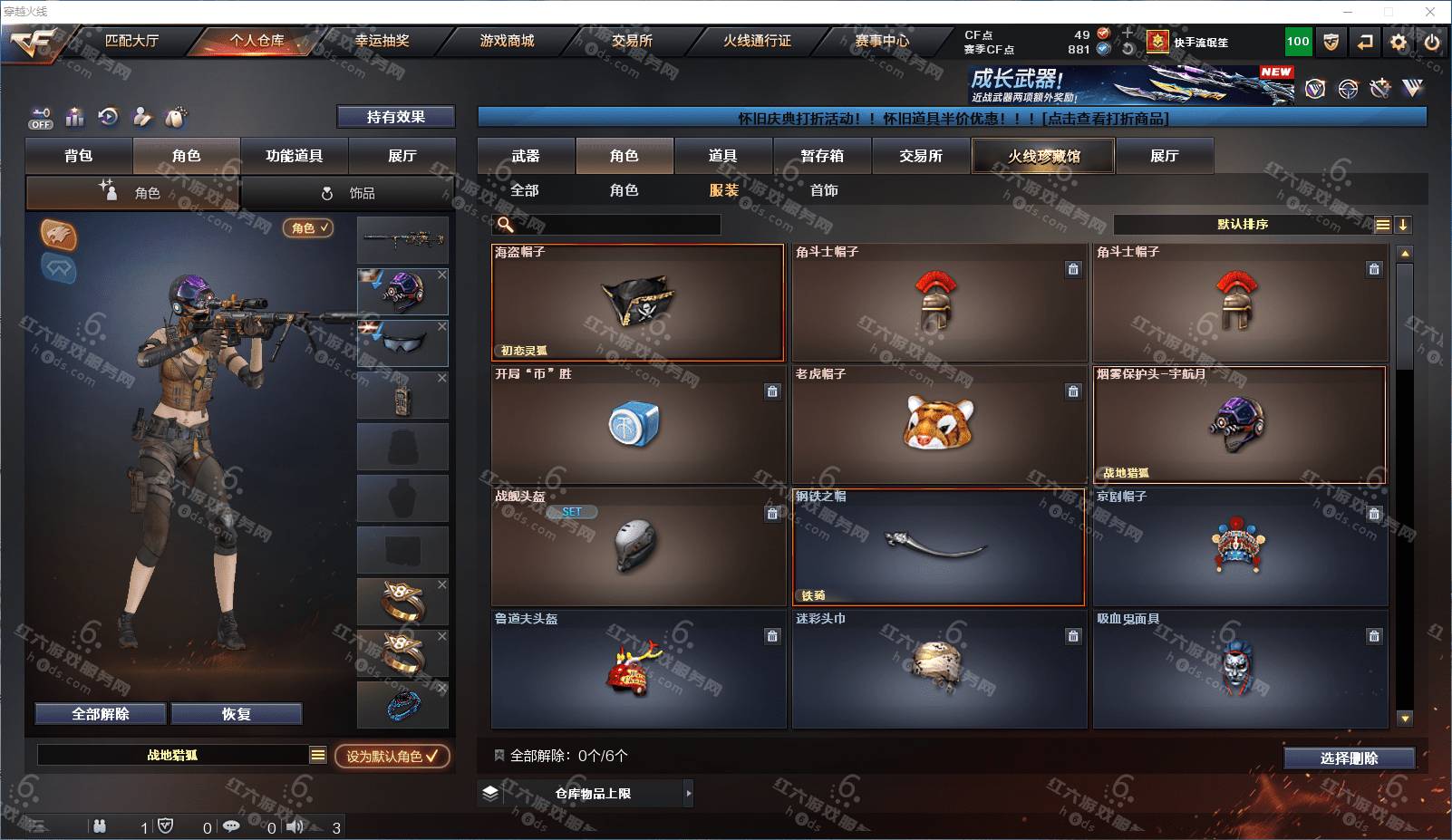The width and height of the screenshot is (1452, 840).
Task: Select the 饰品 accessories sub-tab
Action: (348, 193)
